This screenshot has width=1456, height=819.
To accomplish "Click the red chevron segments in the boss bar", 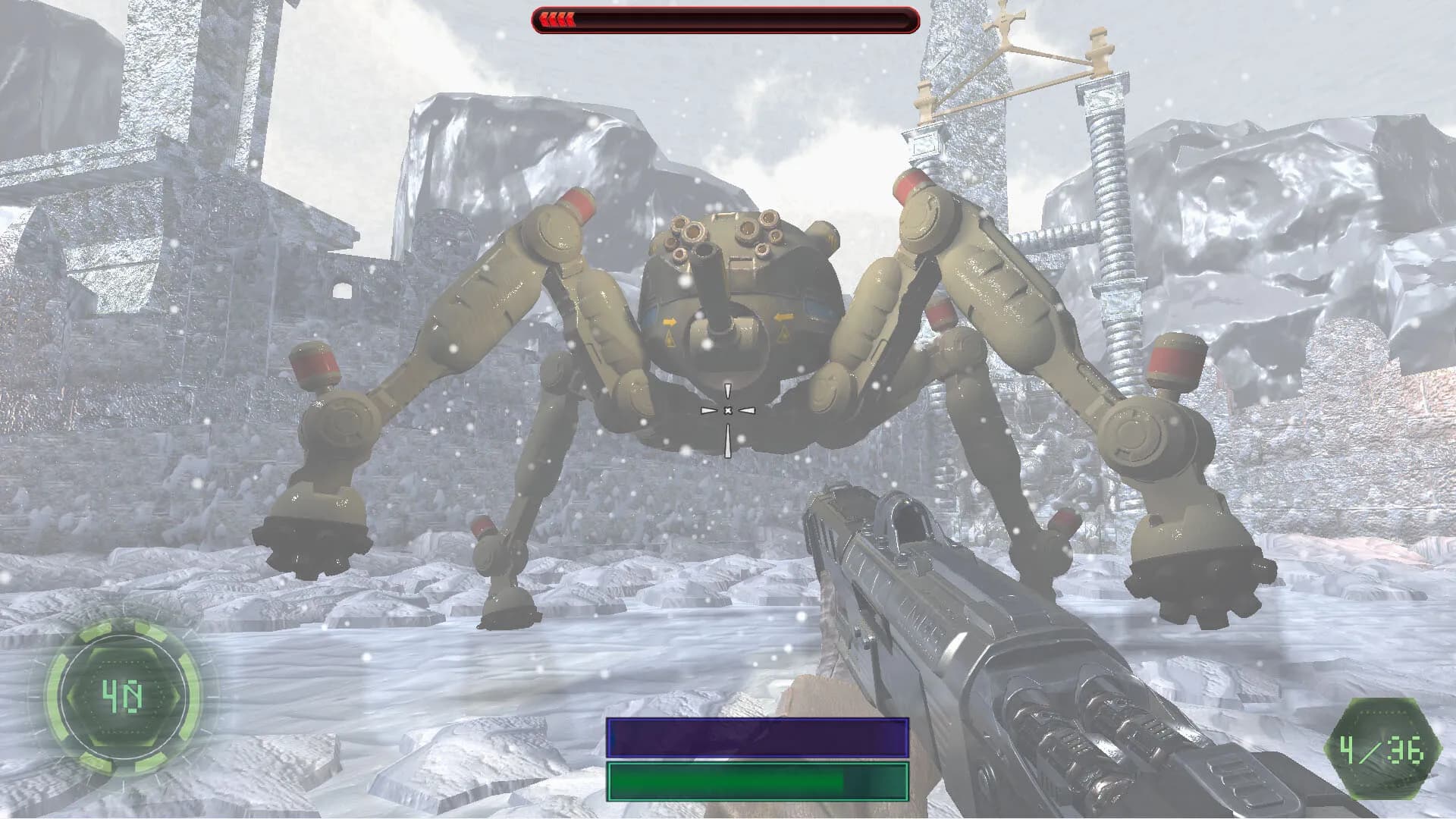I will pos(557,20).
